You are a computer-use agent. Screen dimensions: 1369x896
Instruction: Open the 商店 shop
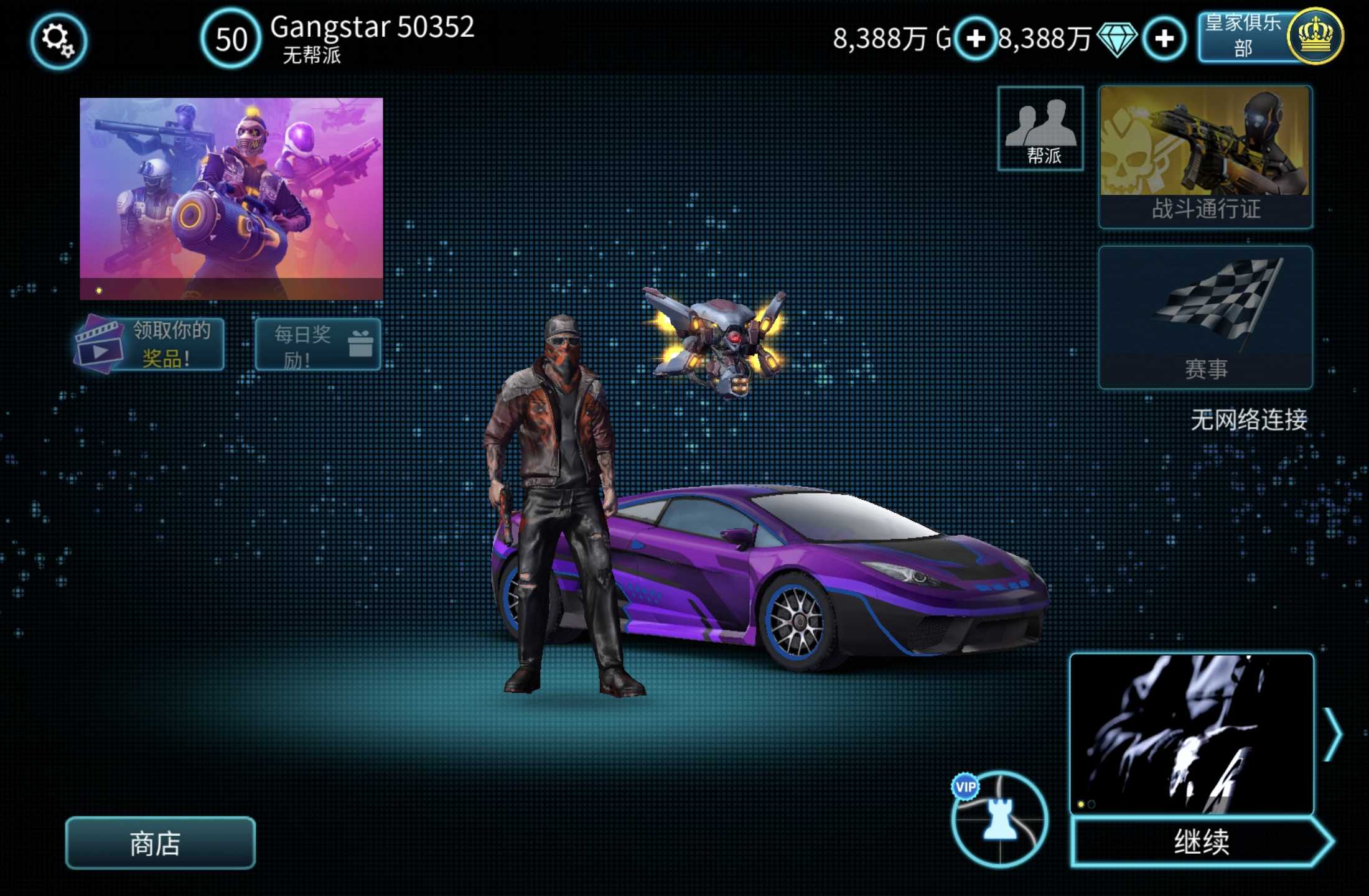(x=160, y=843)
